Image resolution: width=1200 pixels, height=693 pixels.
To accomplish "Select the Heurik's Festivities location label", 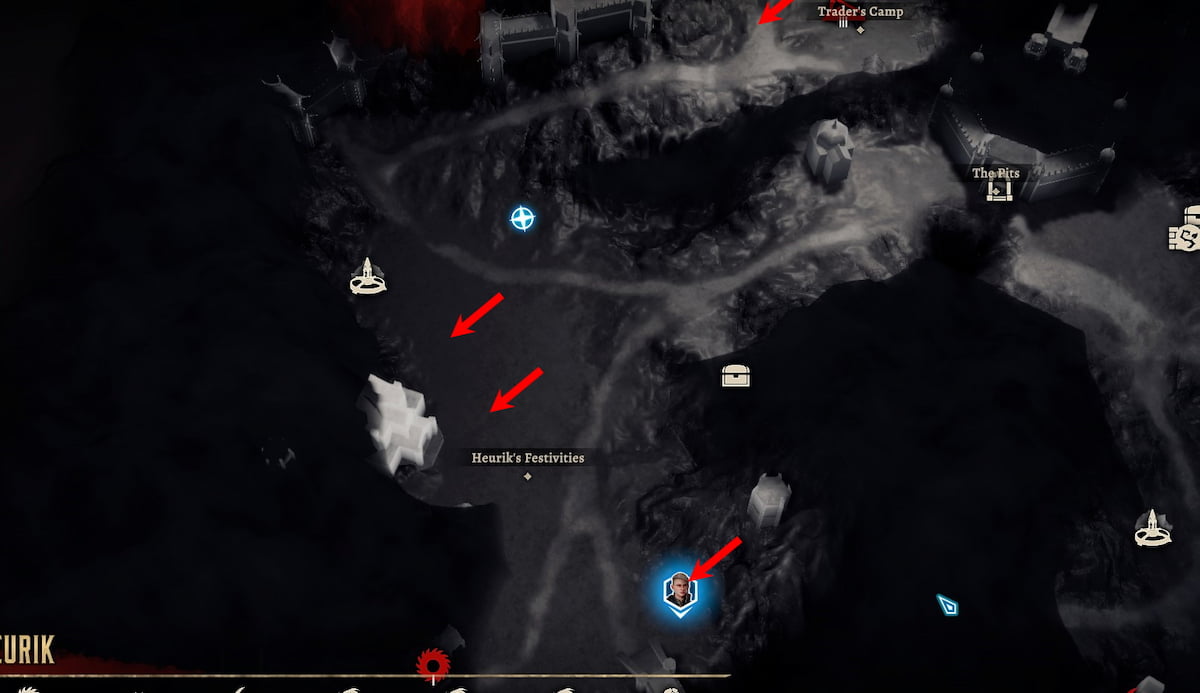I will (528, 458).
